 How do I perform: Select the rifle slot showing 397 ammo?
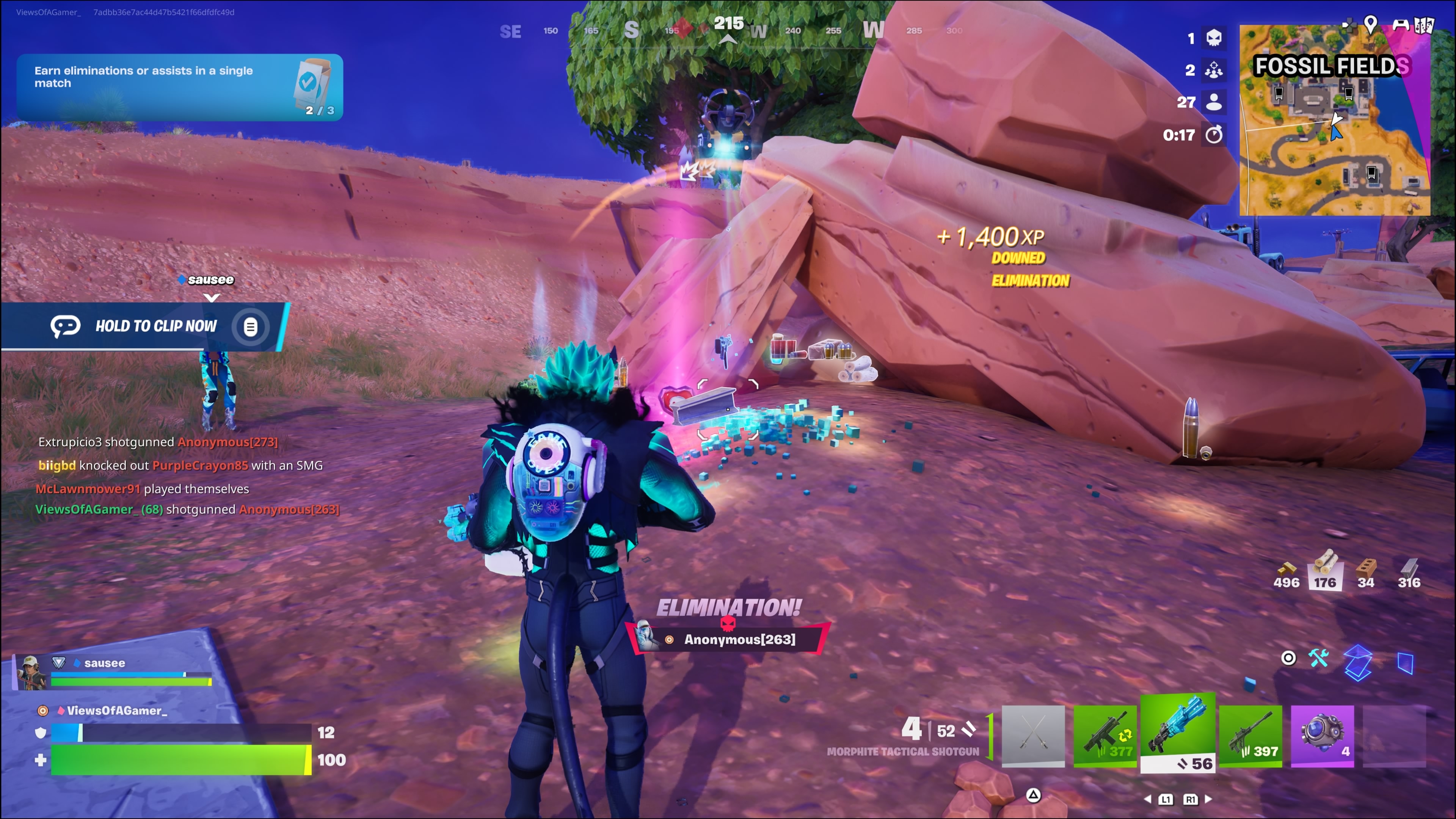click(x=1250, y=736)
